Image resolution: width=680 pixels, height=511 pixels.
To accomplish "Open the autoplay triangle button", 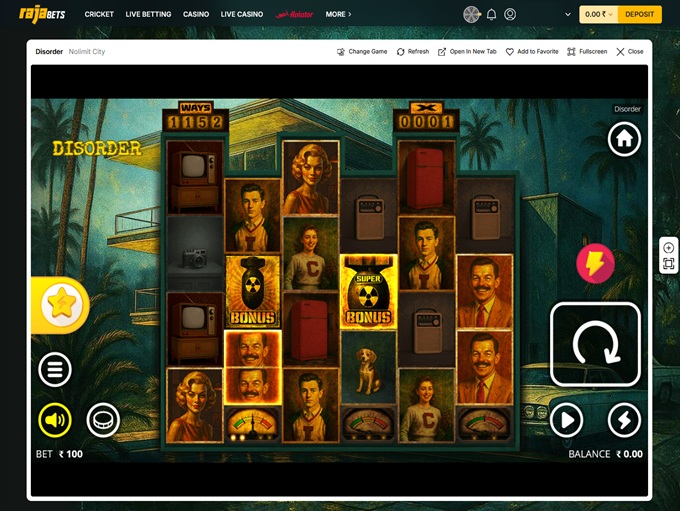I will (x=566, y=420).
